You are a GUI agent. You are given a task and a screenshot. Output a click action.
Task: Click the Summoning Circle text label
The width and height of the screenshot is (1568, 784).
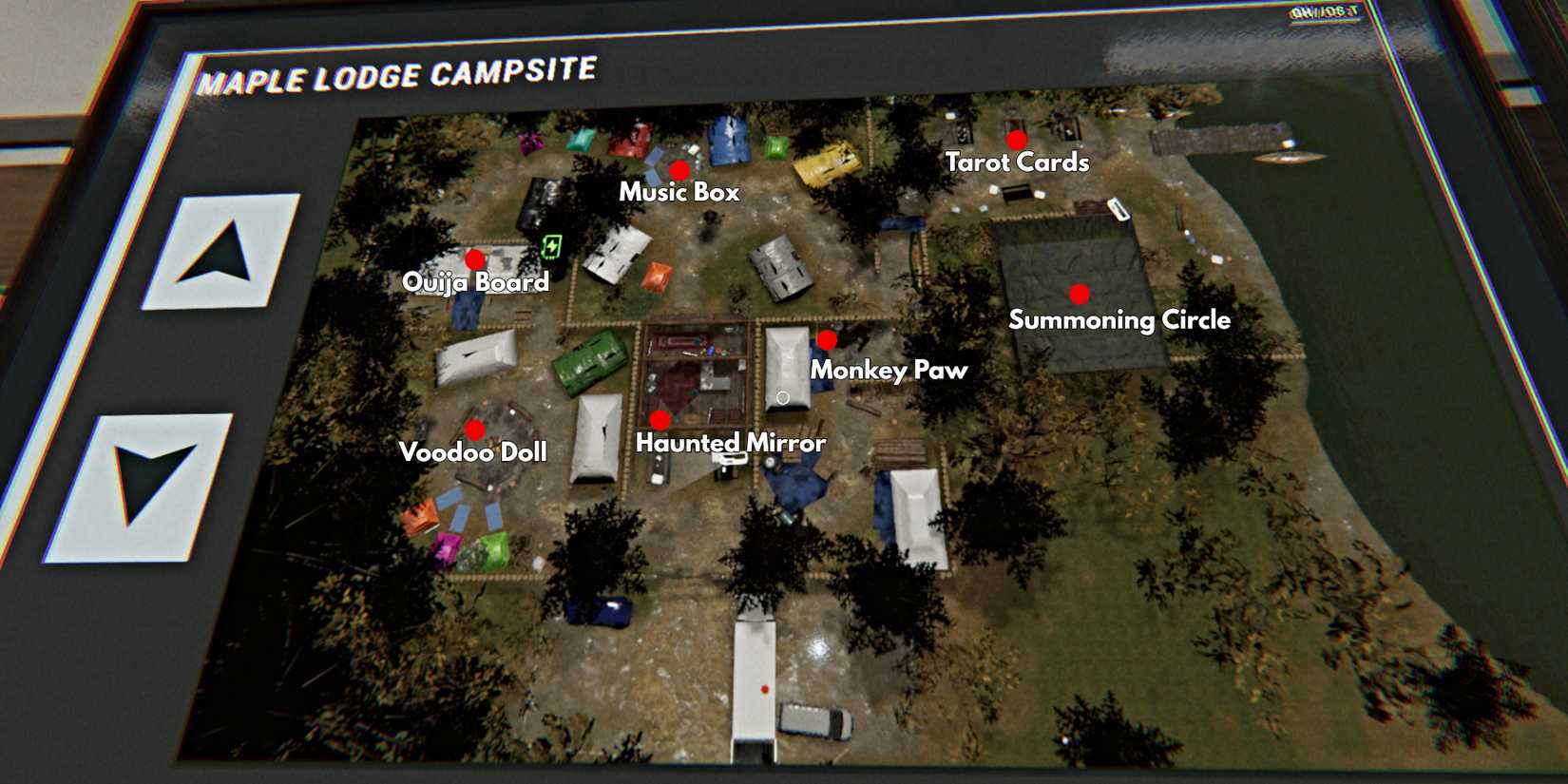(x=1119, y=320)
